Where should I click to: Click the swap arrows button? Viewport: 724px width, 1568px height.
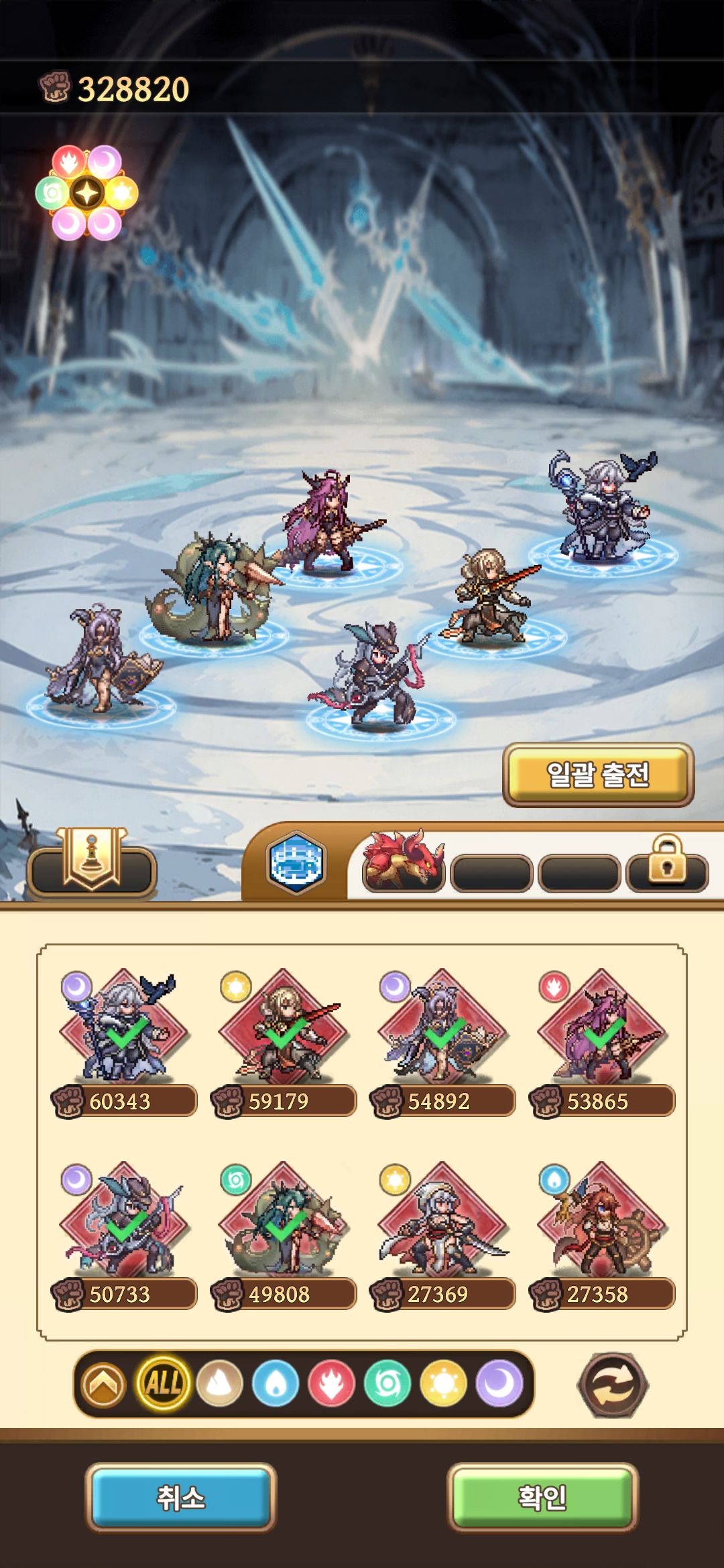tap(613, 1384)
